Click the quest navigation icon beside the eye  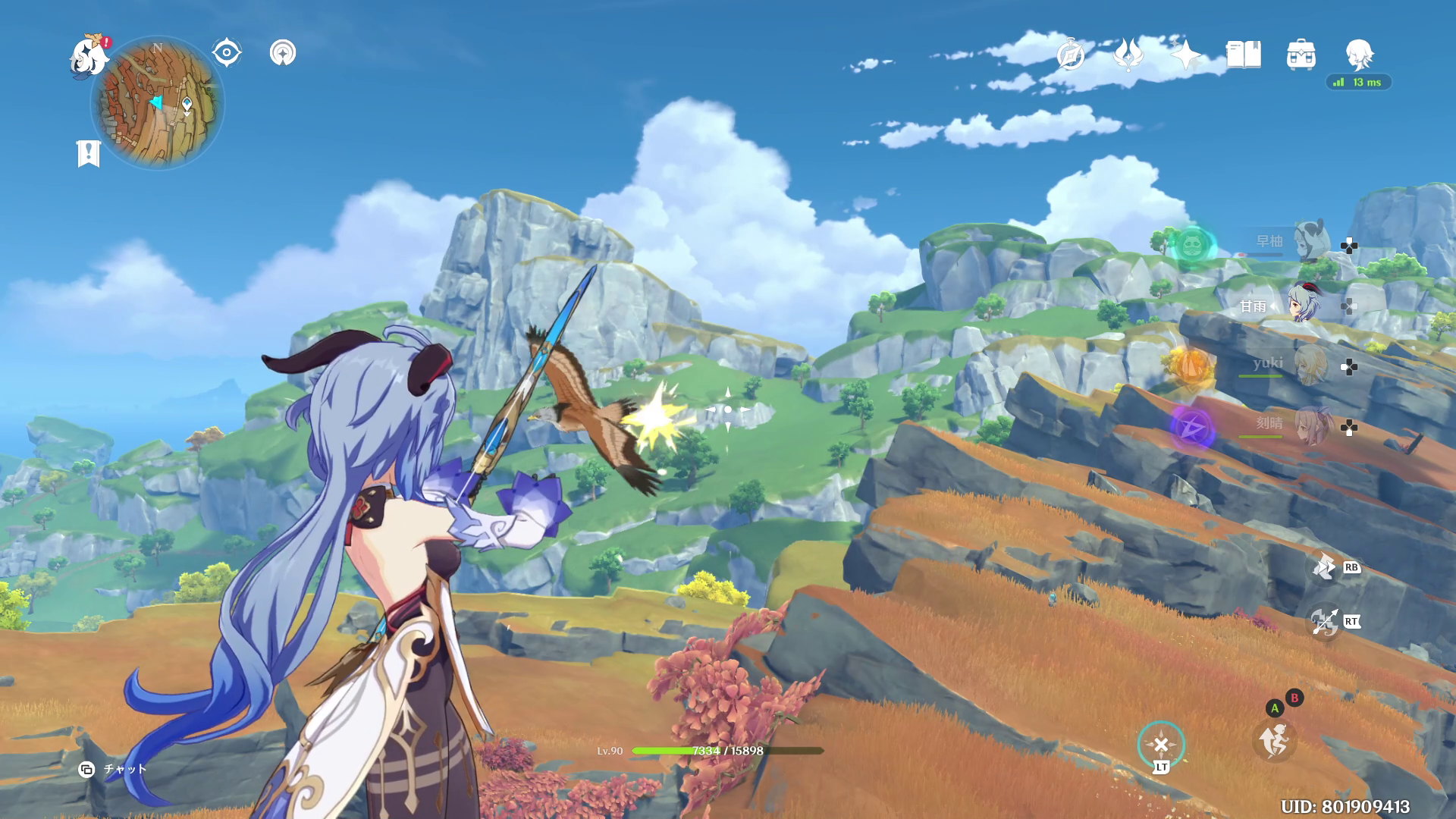click(x=283, y=53)
